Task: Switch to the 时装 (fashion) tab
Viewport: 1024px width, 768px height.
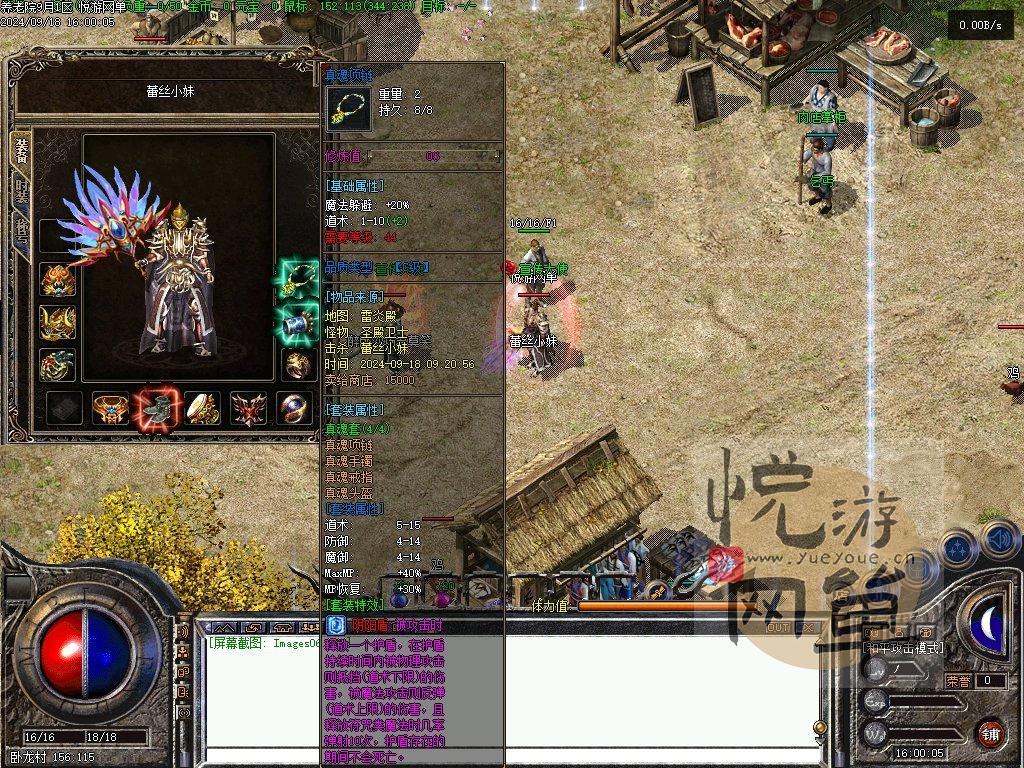Action: click(20, 191)
